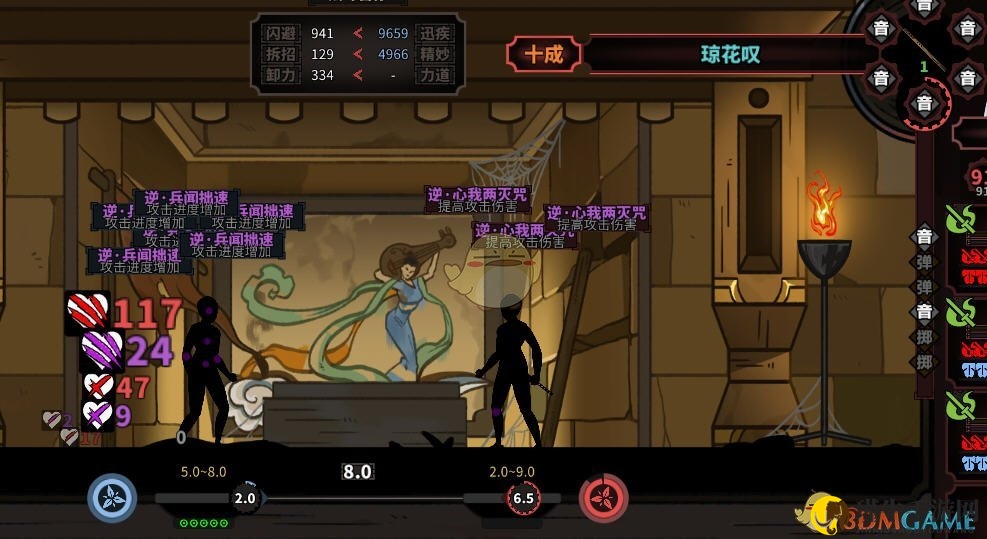Select the 十成 power level button
The width and height of the screenshot is (987, 539).
click(545, 54)
